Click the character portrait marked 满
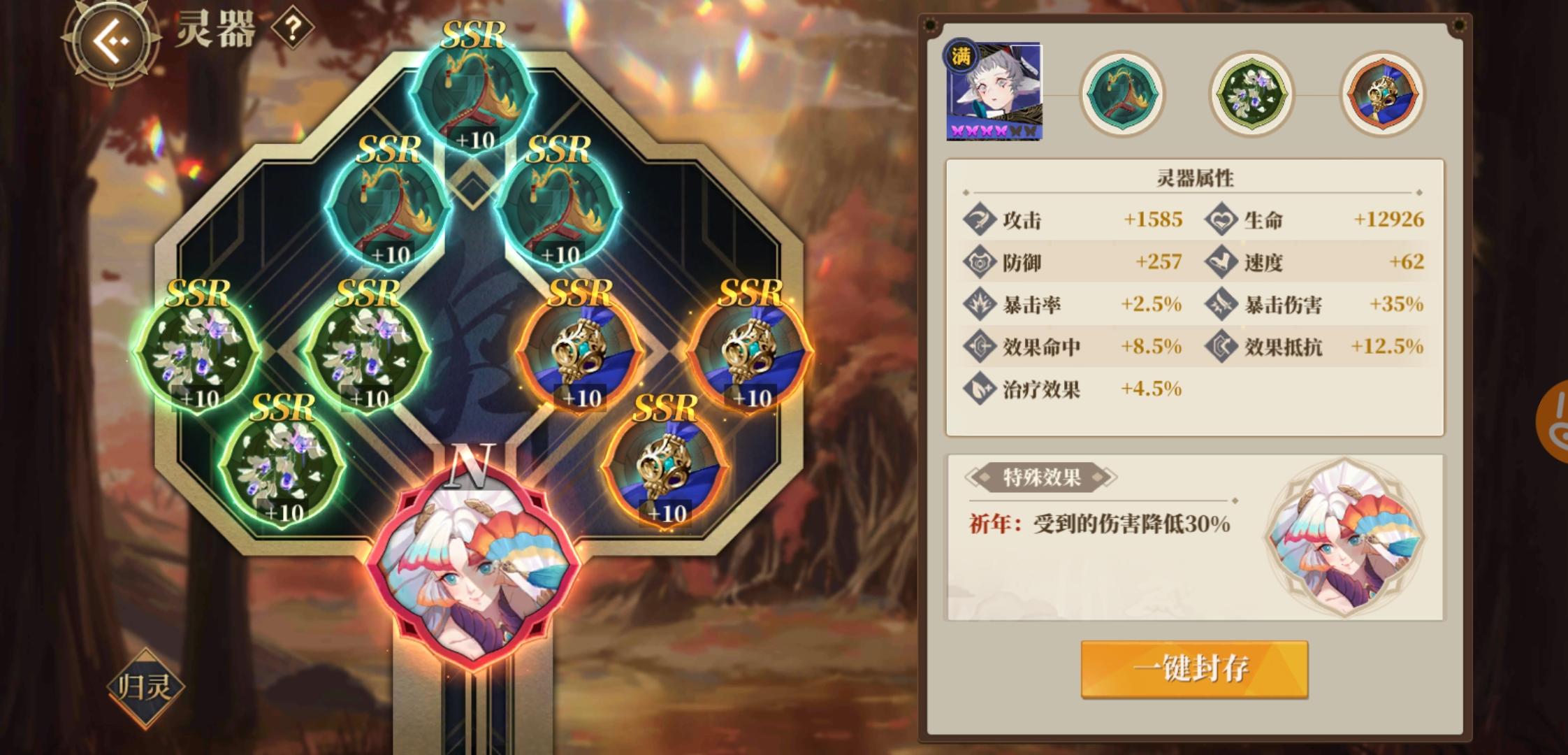This screenshot has width=1568, height=755. tap(995, 93)
